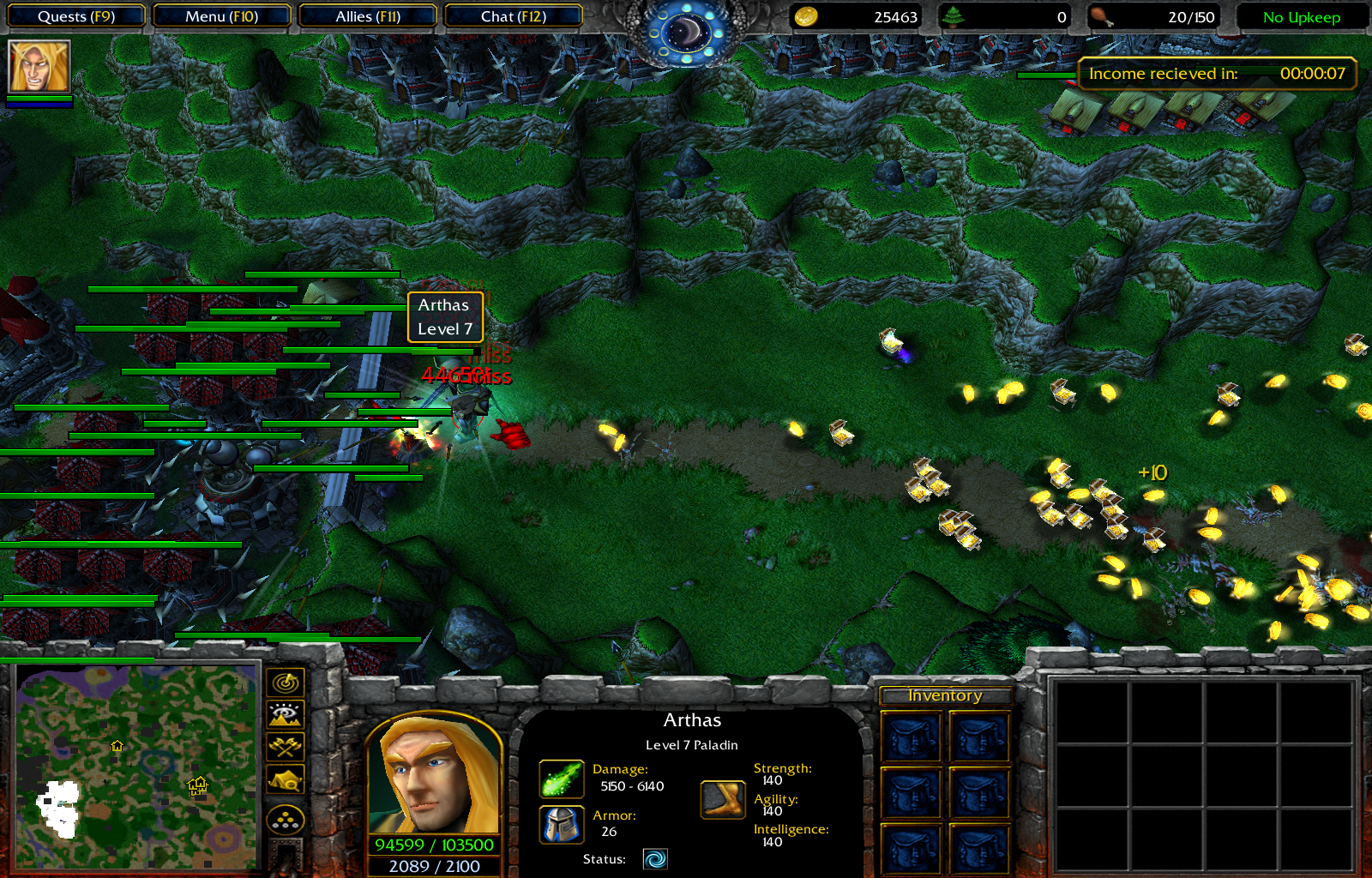
Task: Toggle the formation movement button
Action: coord(286,821)
